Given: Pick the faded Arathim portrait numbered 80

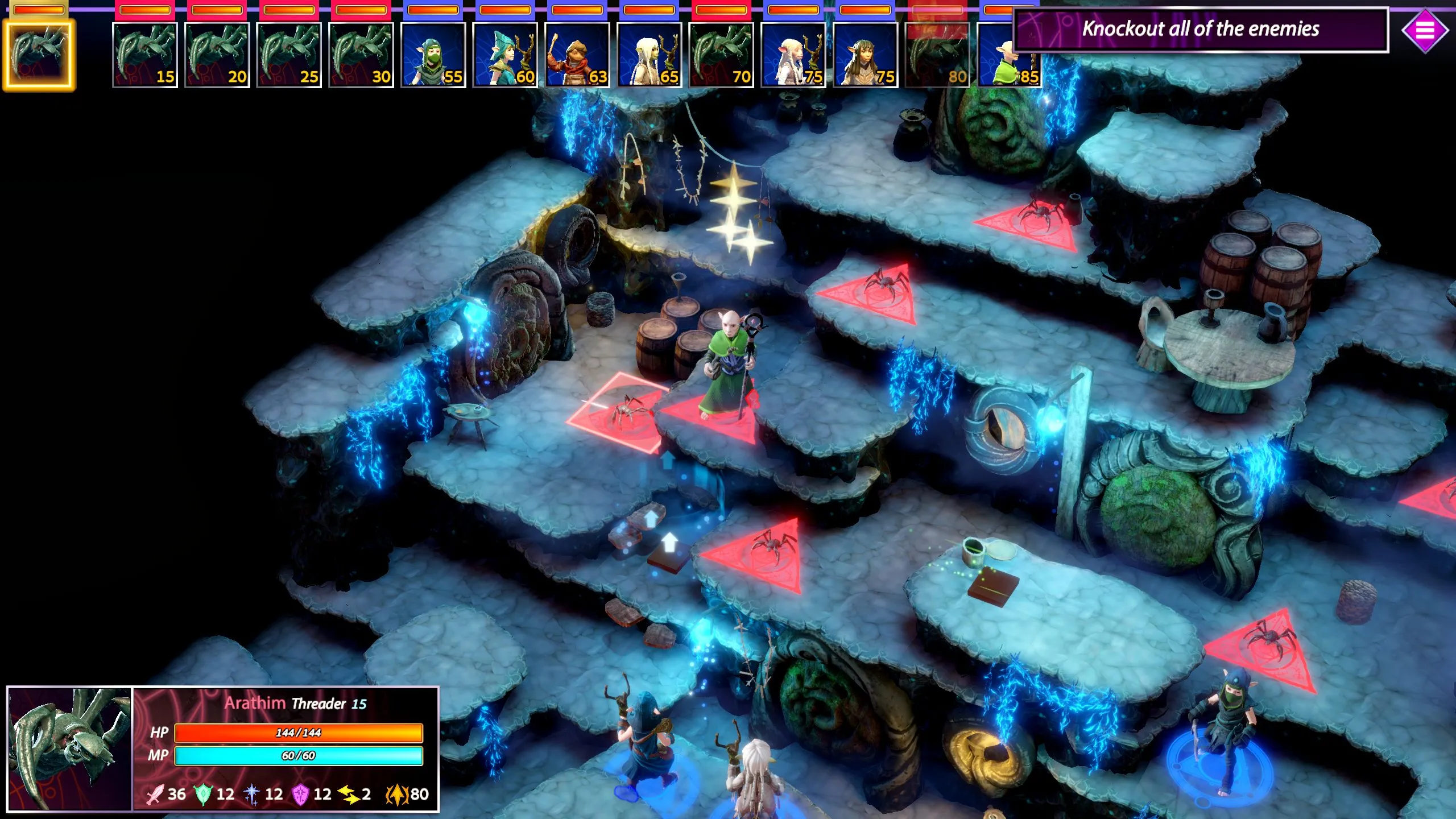Looking at the screenshot, I should click(937, 55).
